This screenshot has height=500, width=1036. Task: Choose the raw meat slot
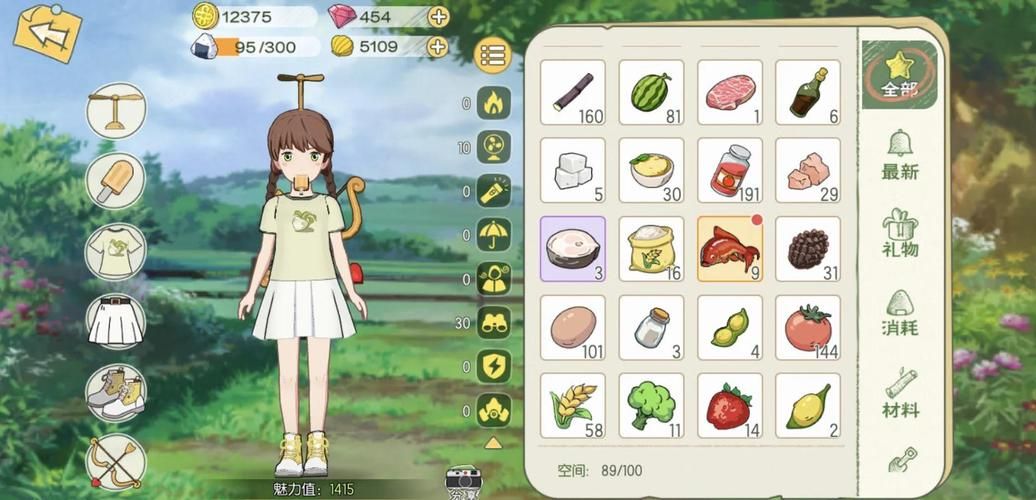coord(729,92)
